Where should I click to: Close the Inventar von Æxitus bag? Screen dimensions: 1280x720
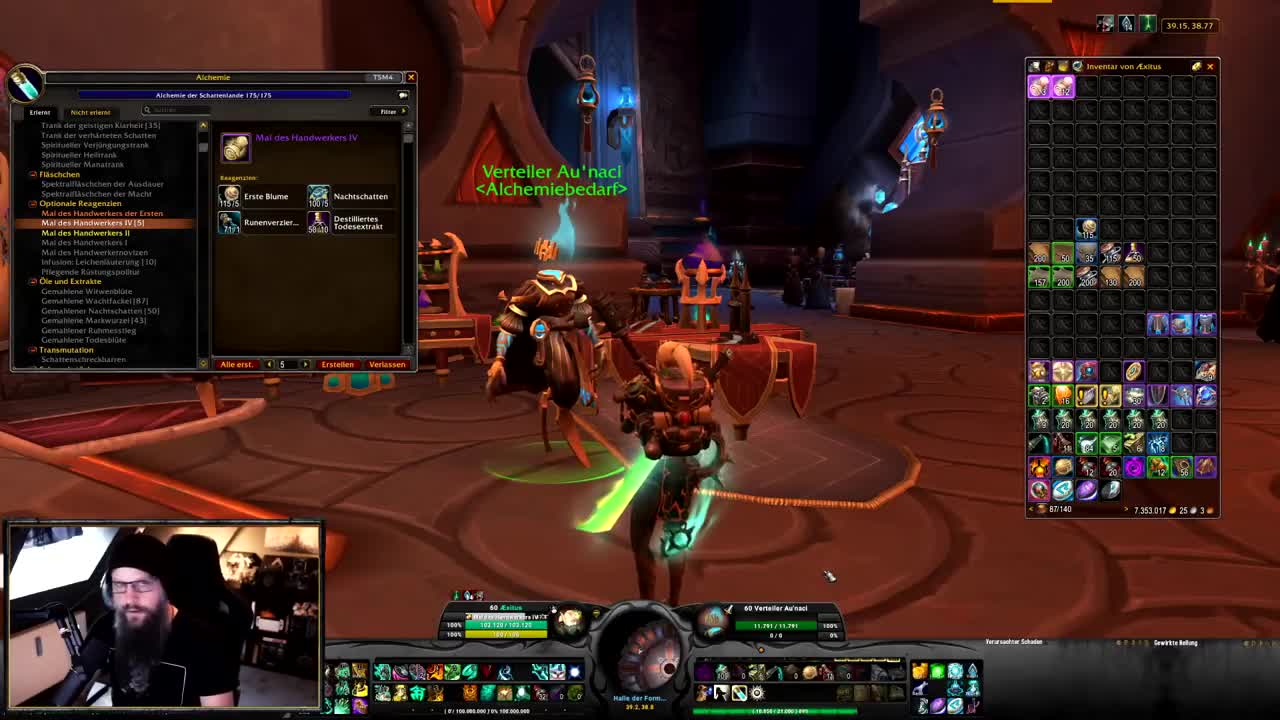tap(1210, 67)
